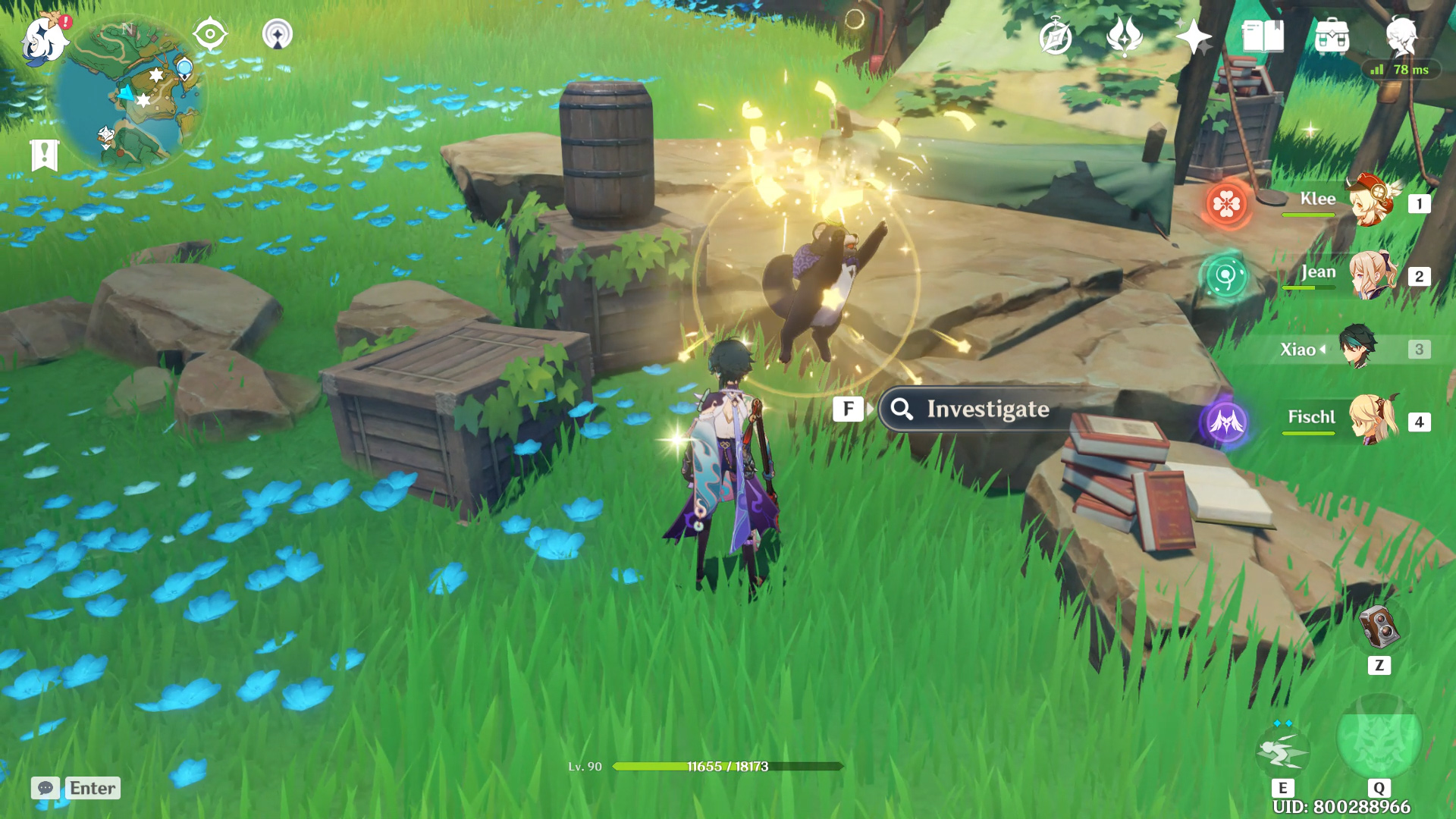The height and width of the screenshot is (819, 1456).
Task: Open the Adventurer Handbook book icon
Action: [1263, 36]
